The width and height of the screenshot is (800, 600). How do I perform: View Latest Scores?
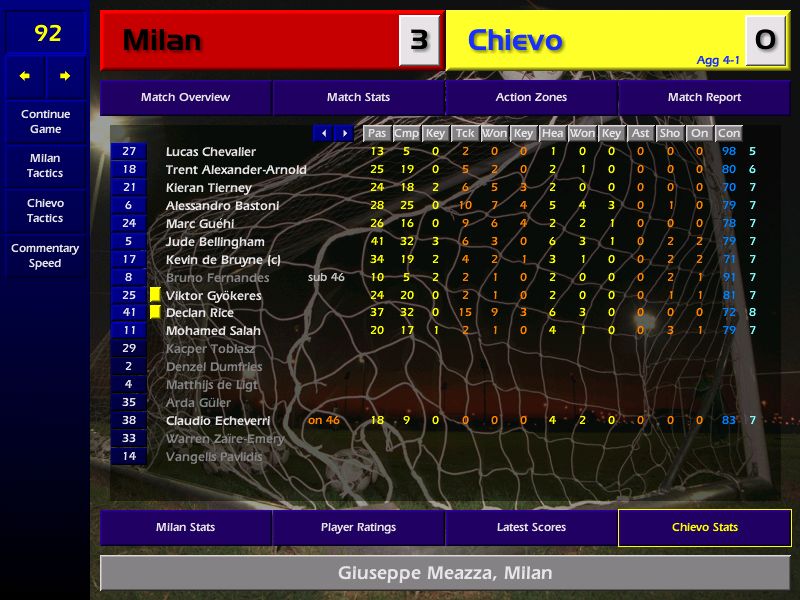coord(531,527)
